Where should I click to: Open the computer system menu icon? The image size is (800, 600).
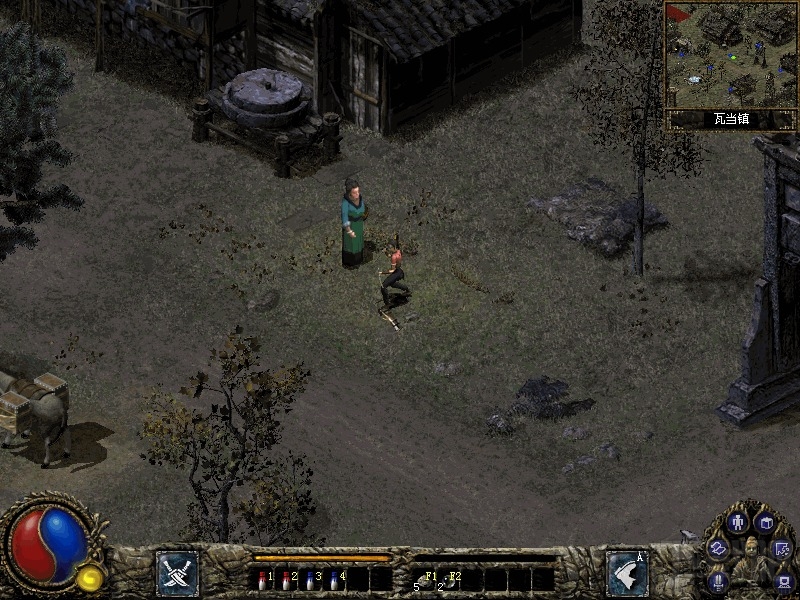pos(783,580)
